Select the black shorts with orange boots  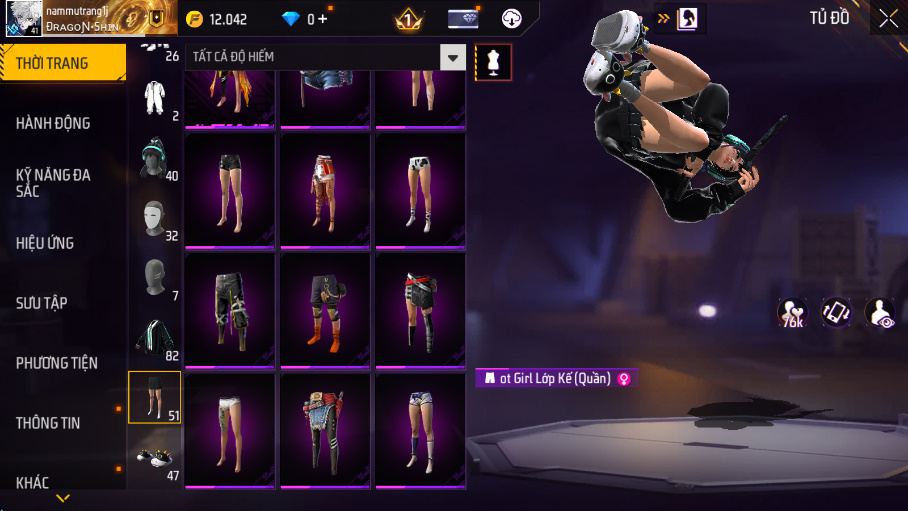(x=325, y=308)
